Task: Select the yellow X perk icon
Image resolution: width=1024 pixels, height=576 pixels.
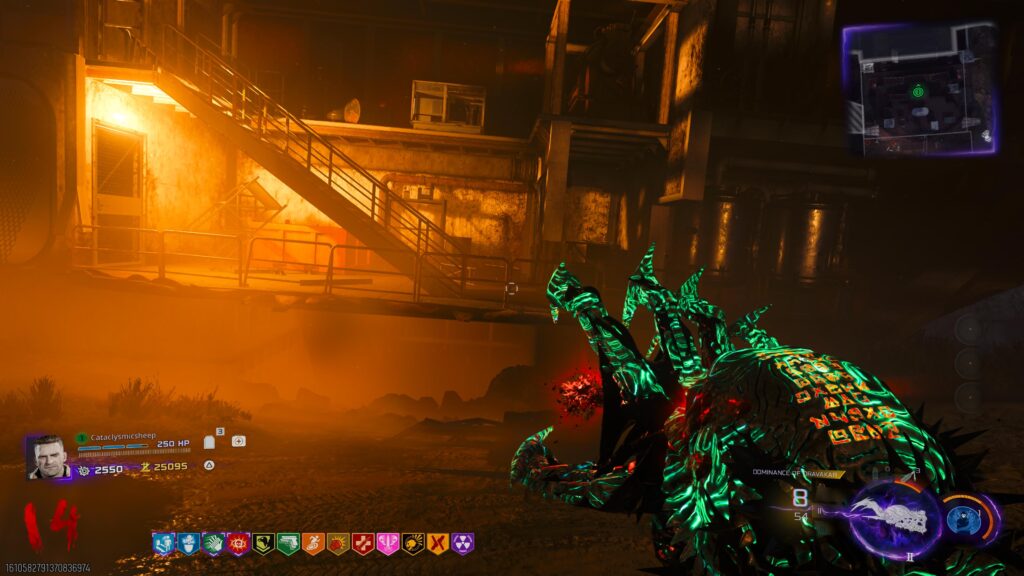Action: [438, 543]
